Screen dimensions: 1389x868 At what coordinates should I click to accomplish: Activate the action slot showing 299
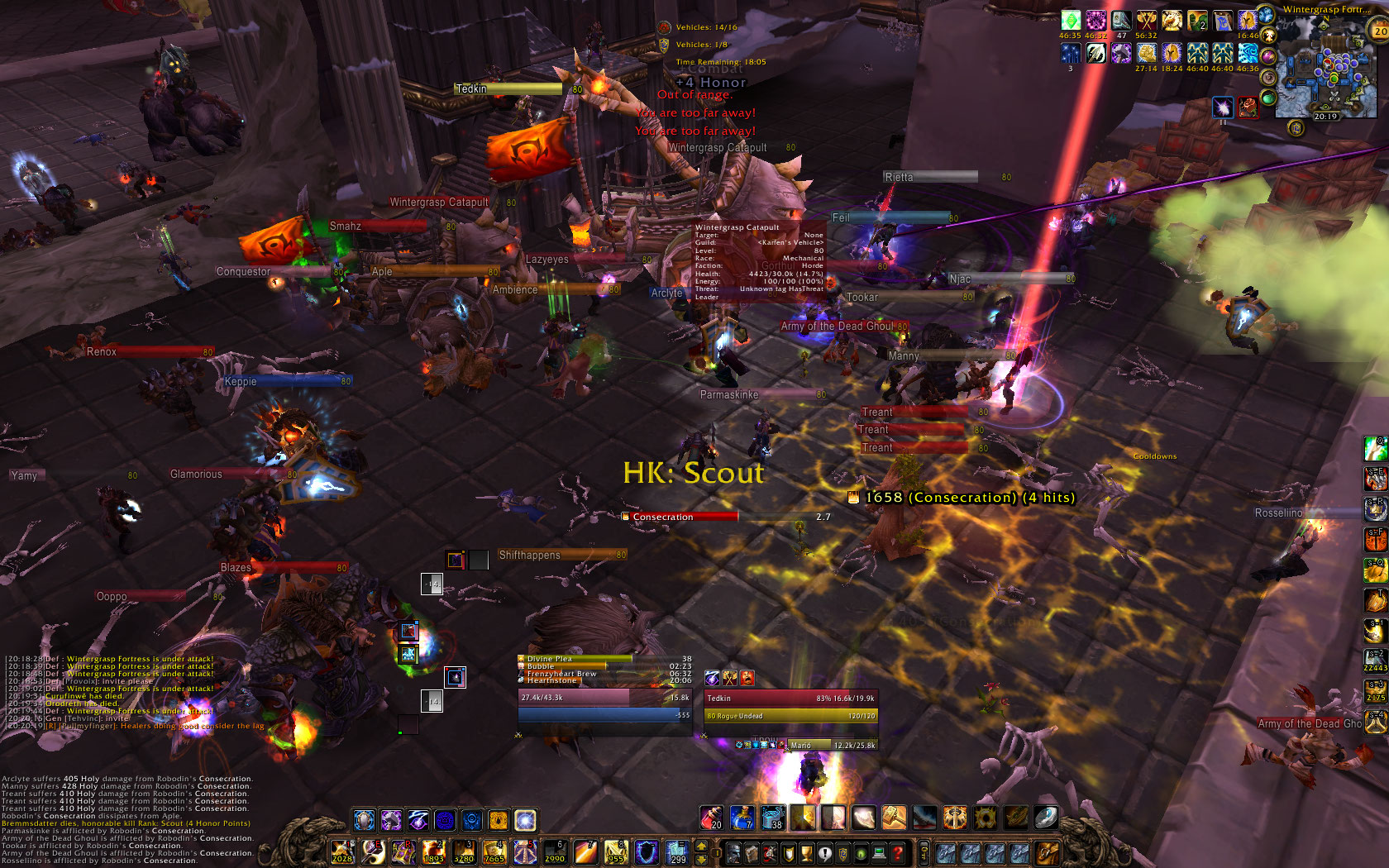click(x=677, y=851)
